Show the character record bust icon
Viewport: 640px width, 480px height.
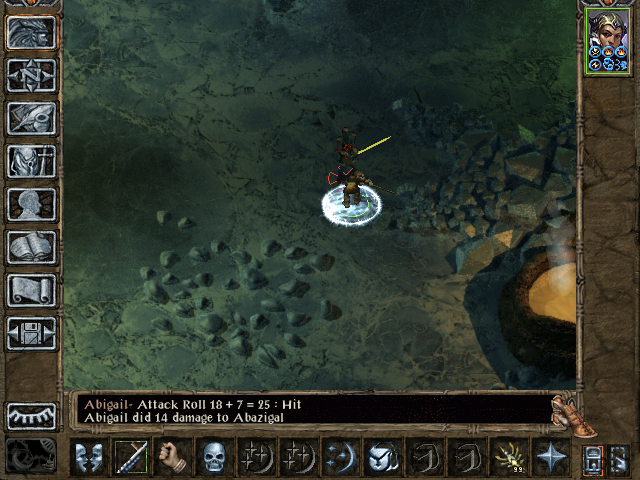coord(31,204)
